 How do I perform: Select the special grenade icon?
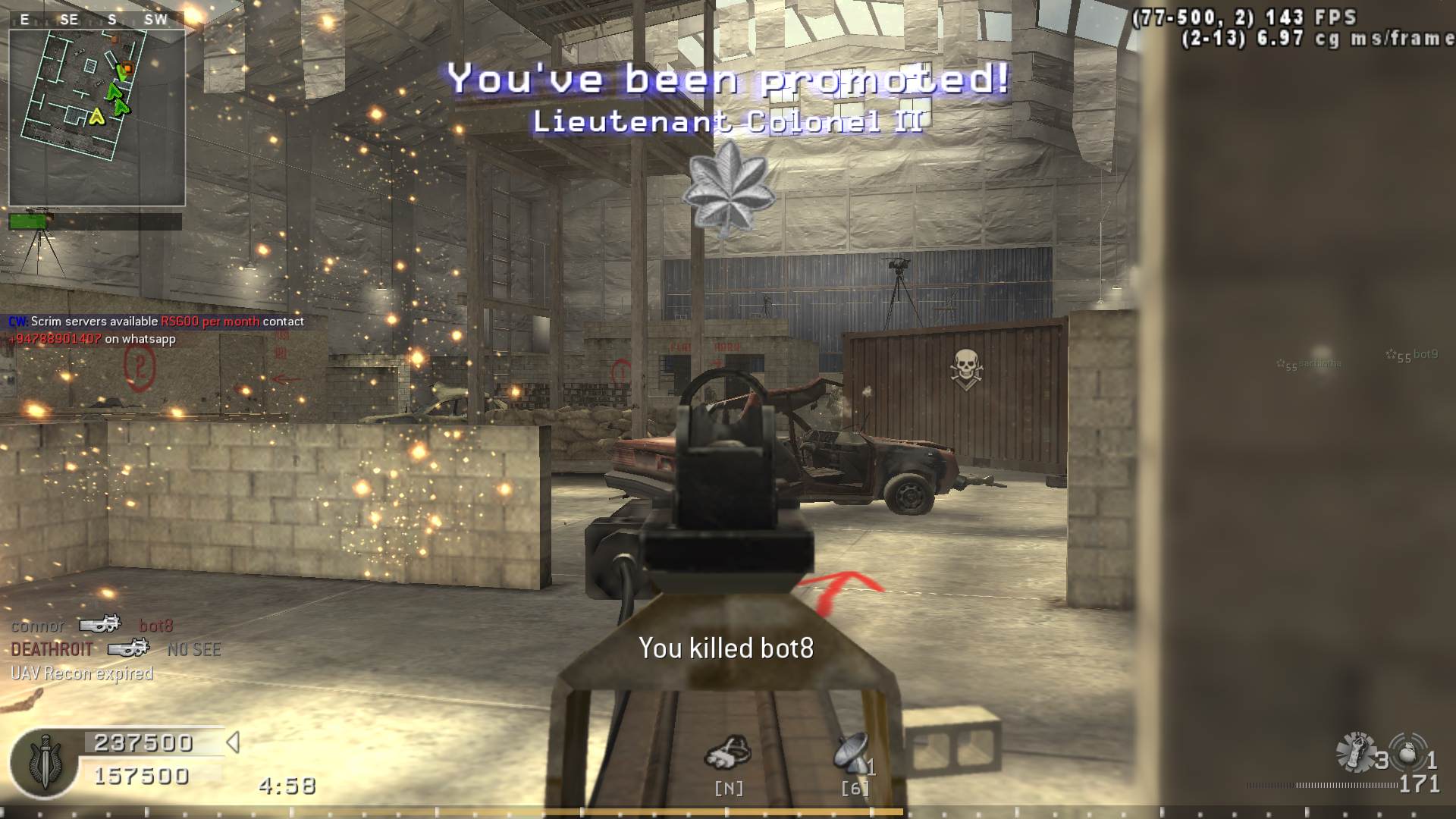coord(1355,753)
